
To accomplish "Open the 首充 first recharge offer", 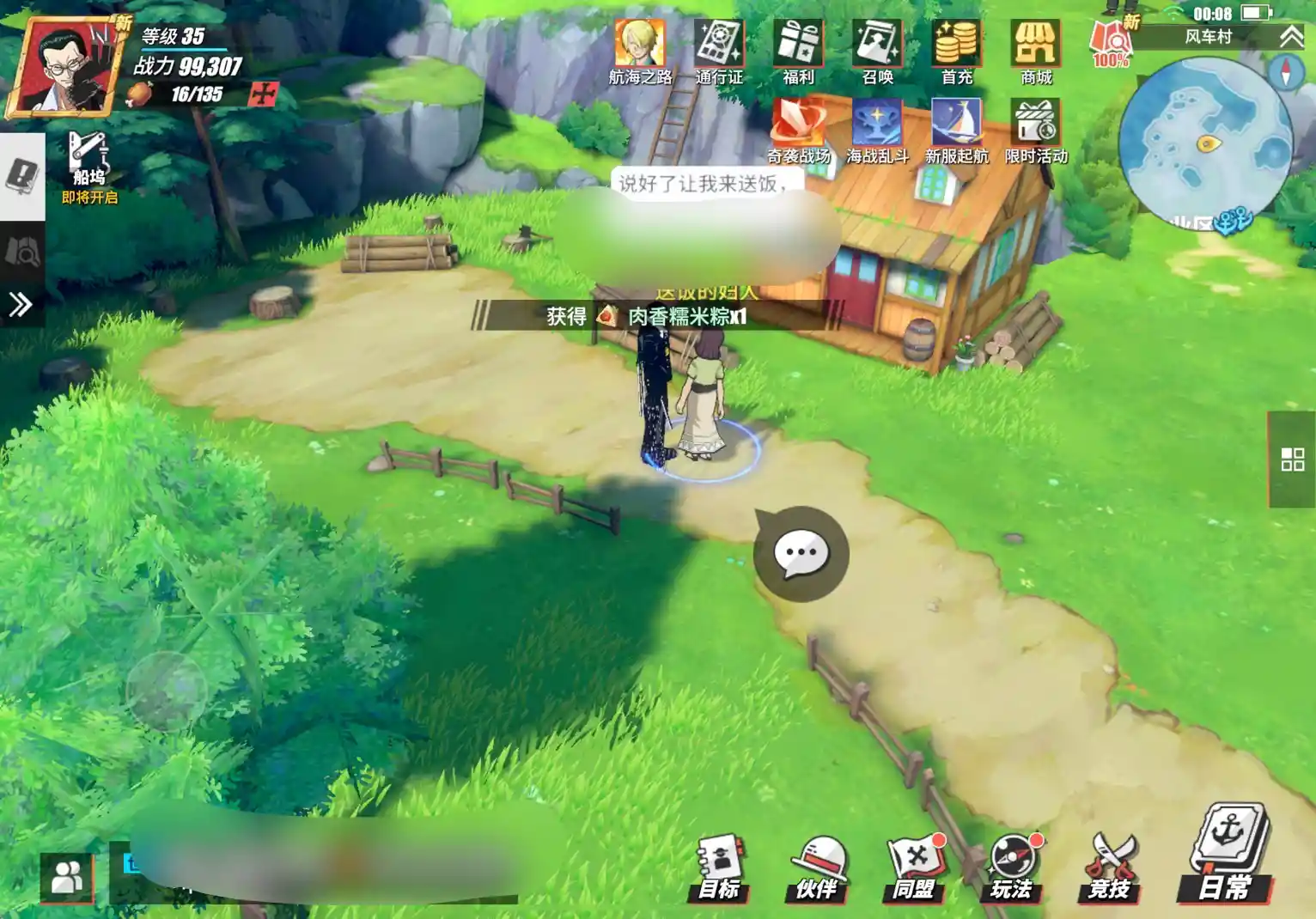I will pyautogui.click(x=956, y=50).
